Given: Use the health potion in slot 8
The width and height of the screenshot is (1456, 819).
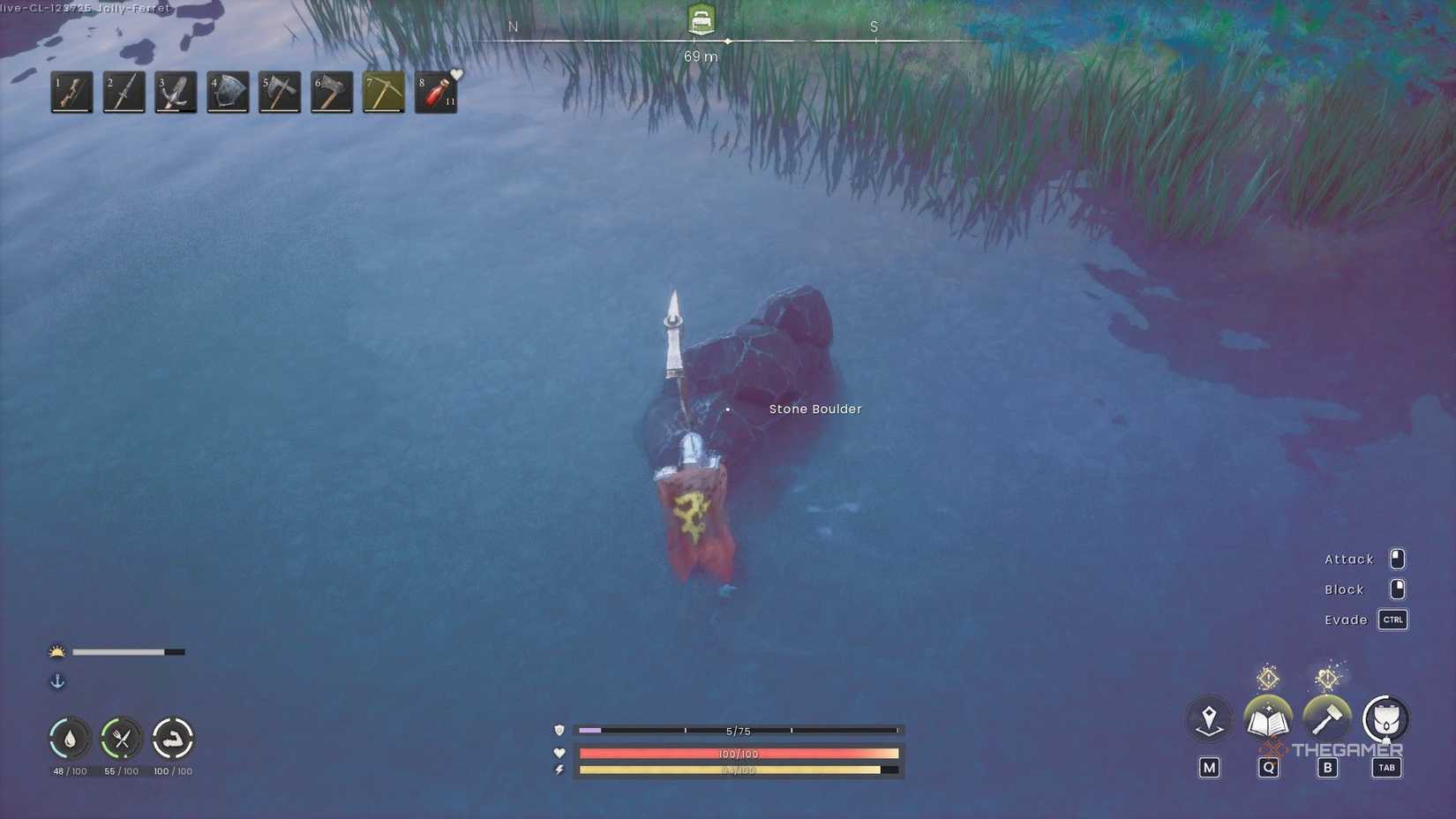Looking at the screenshot, I should click(435, 92).
